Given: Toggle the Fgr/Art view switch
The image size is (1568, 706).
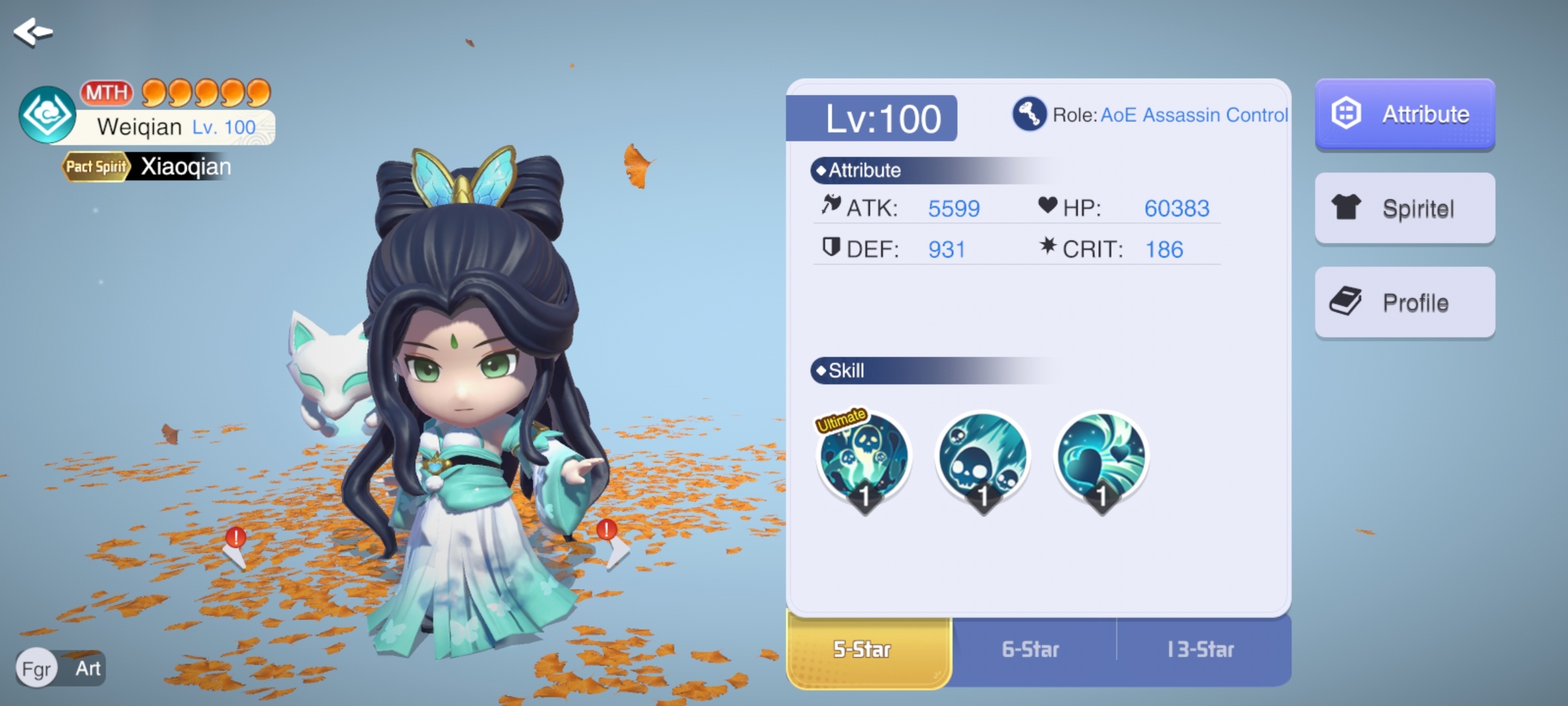Looking at the screenshot, I should (61, 669).
